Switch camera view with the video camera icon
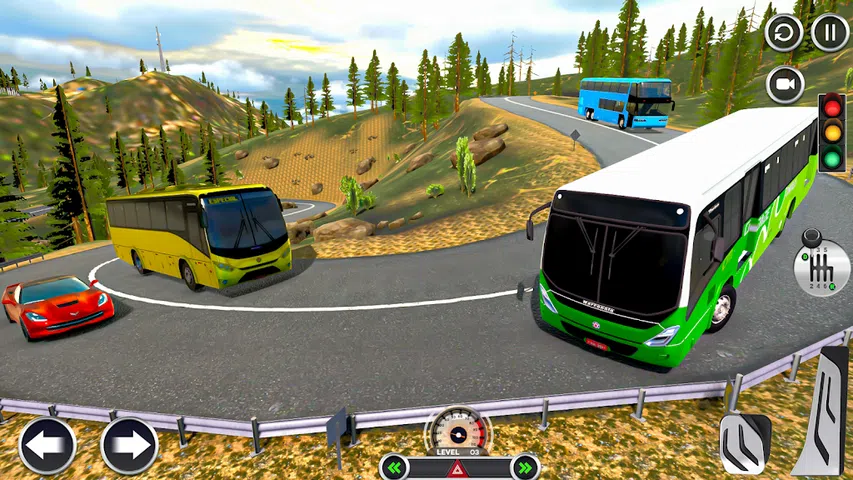This screenshot has width=853, height=480. (x=785, y=85)
